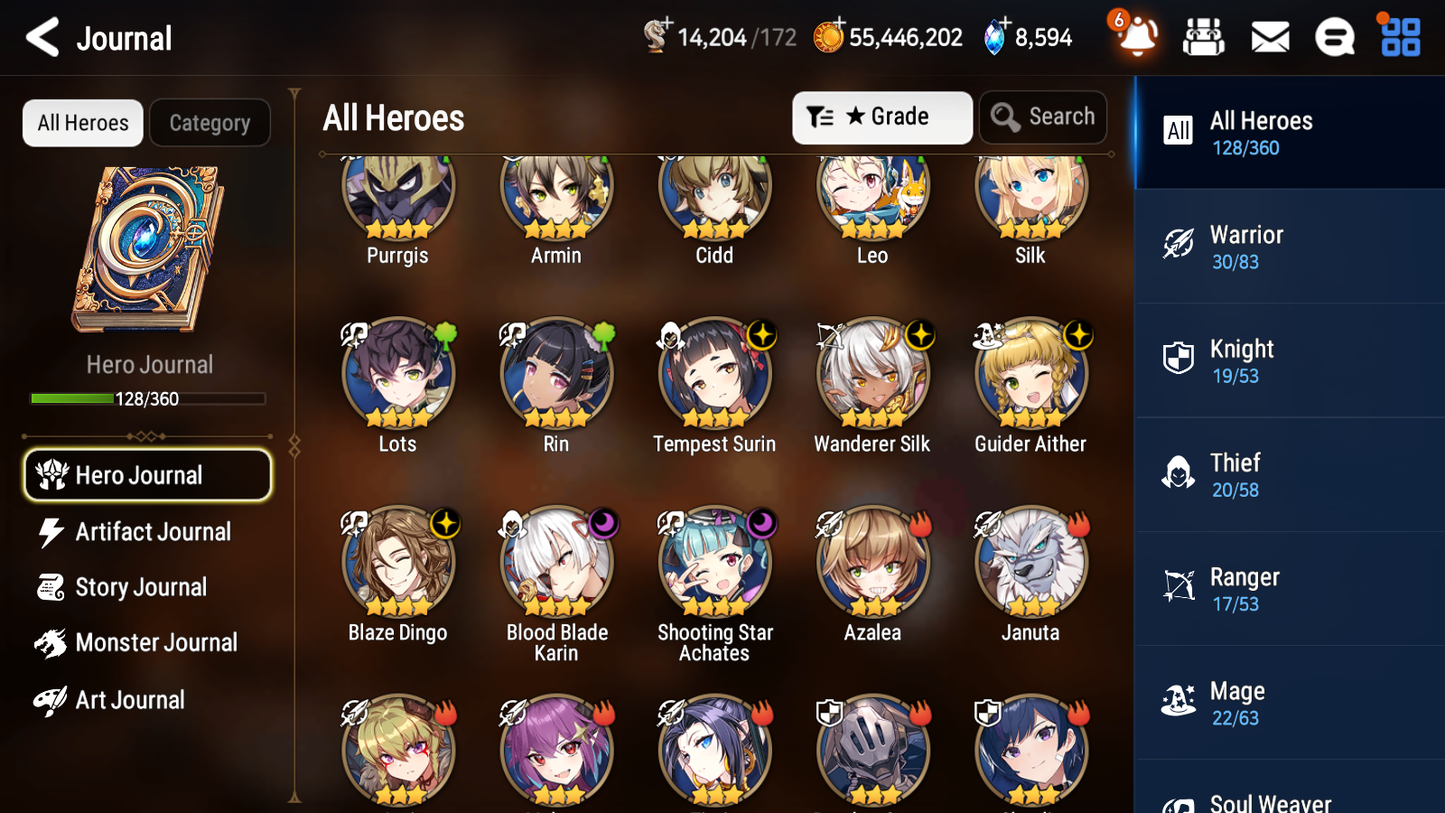Open the mail inbox icon
The image size is (1445, 813).
[1269, 36]
